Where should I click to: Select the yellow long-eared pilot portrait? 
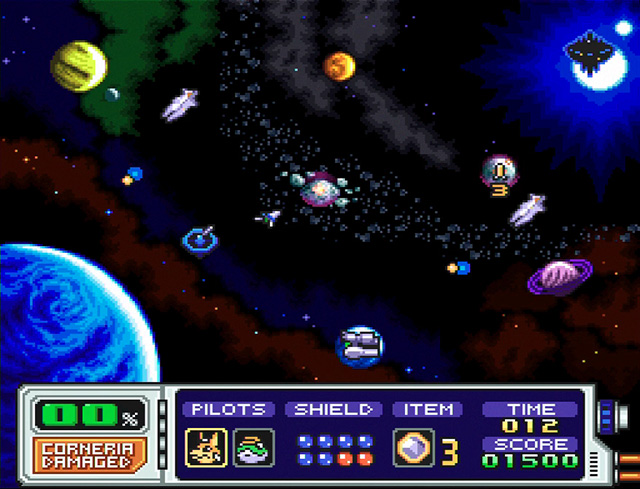tap(203, 446)
